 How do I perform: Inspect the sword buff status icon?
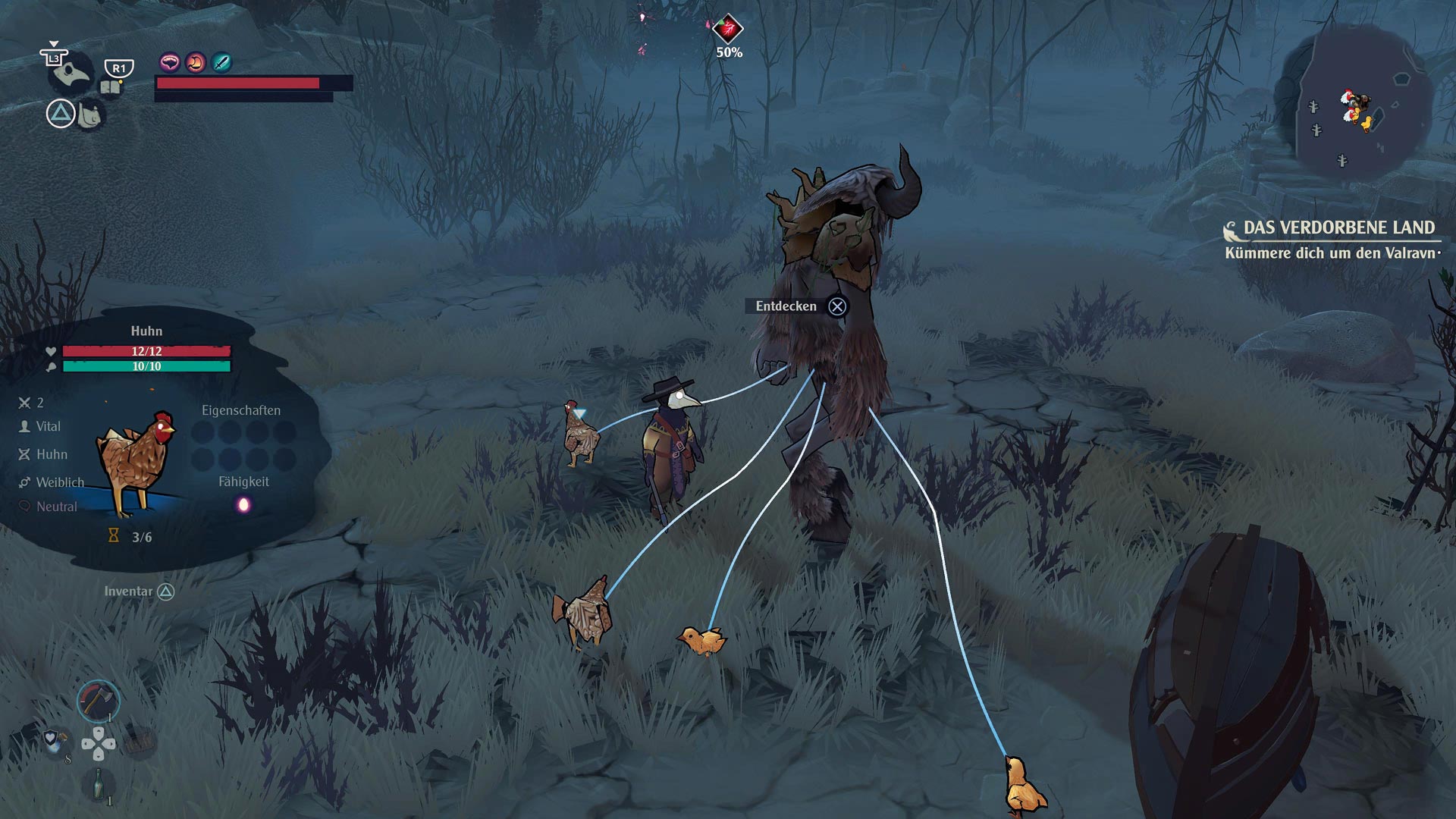click(x=221, y=62)
